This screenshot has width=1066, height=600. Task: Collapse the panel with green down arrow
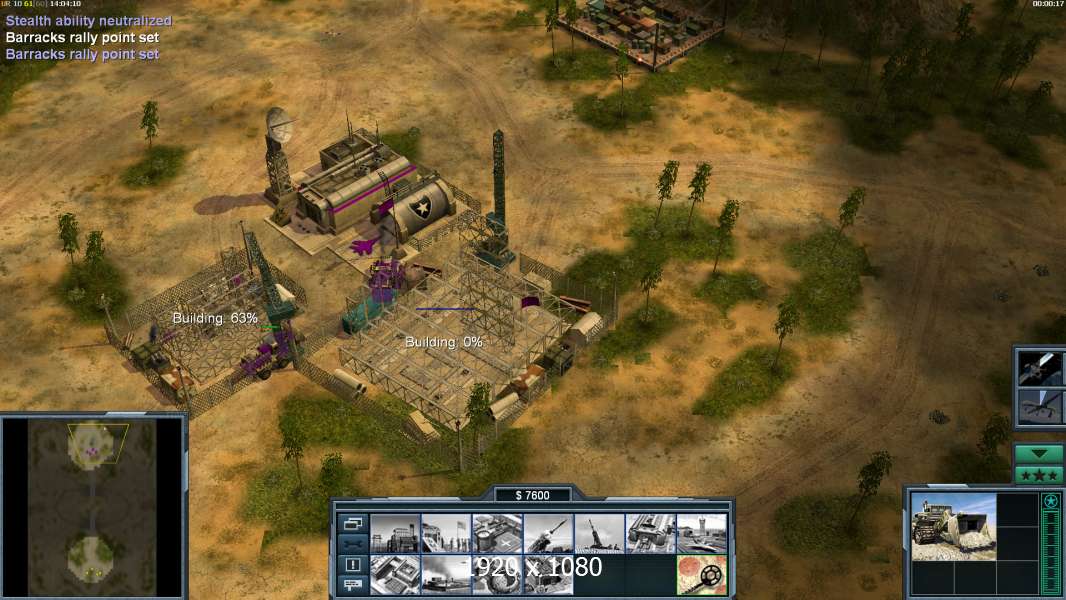1039,453
